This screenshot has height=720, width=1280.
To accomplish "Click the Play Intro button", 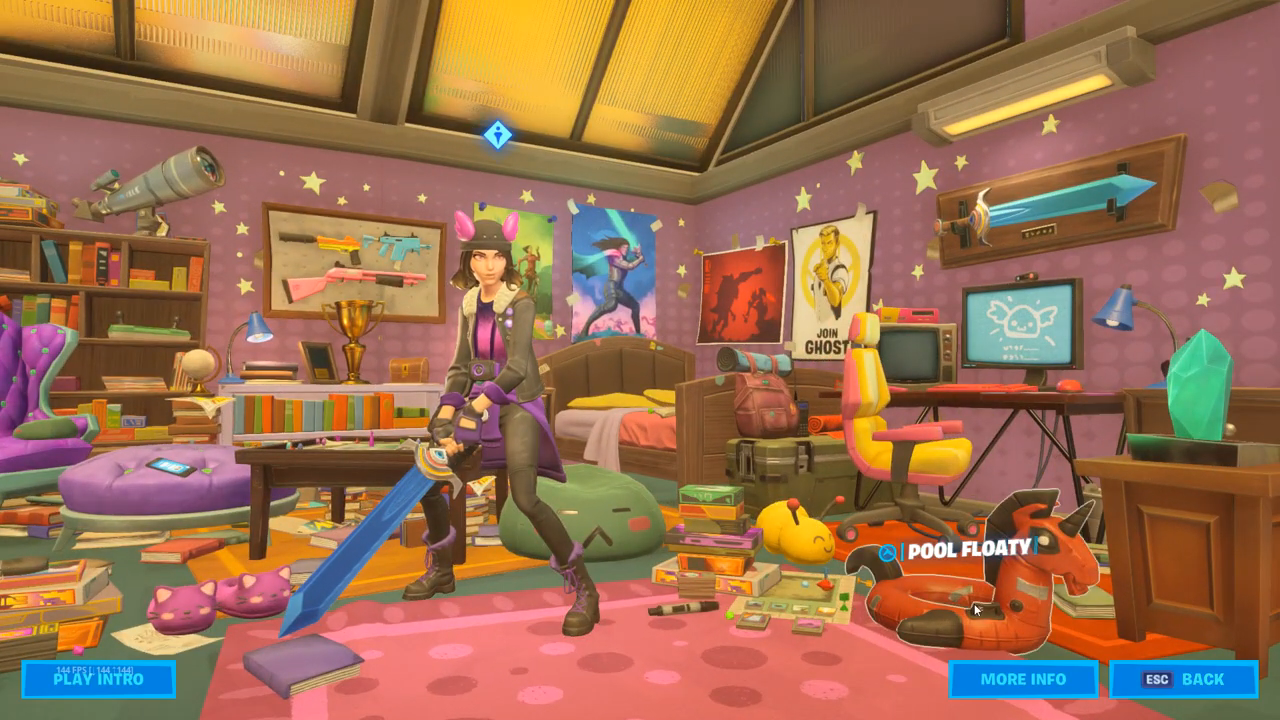I will pyautogui.click(x=98, y=679).
